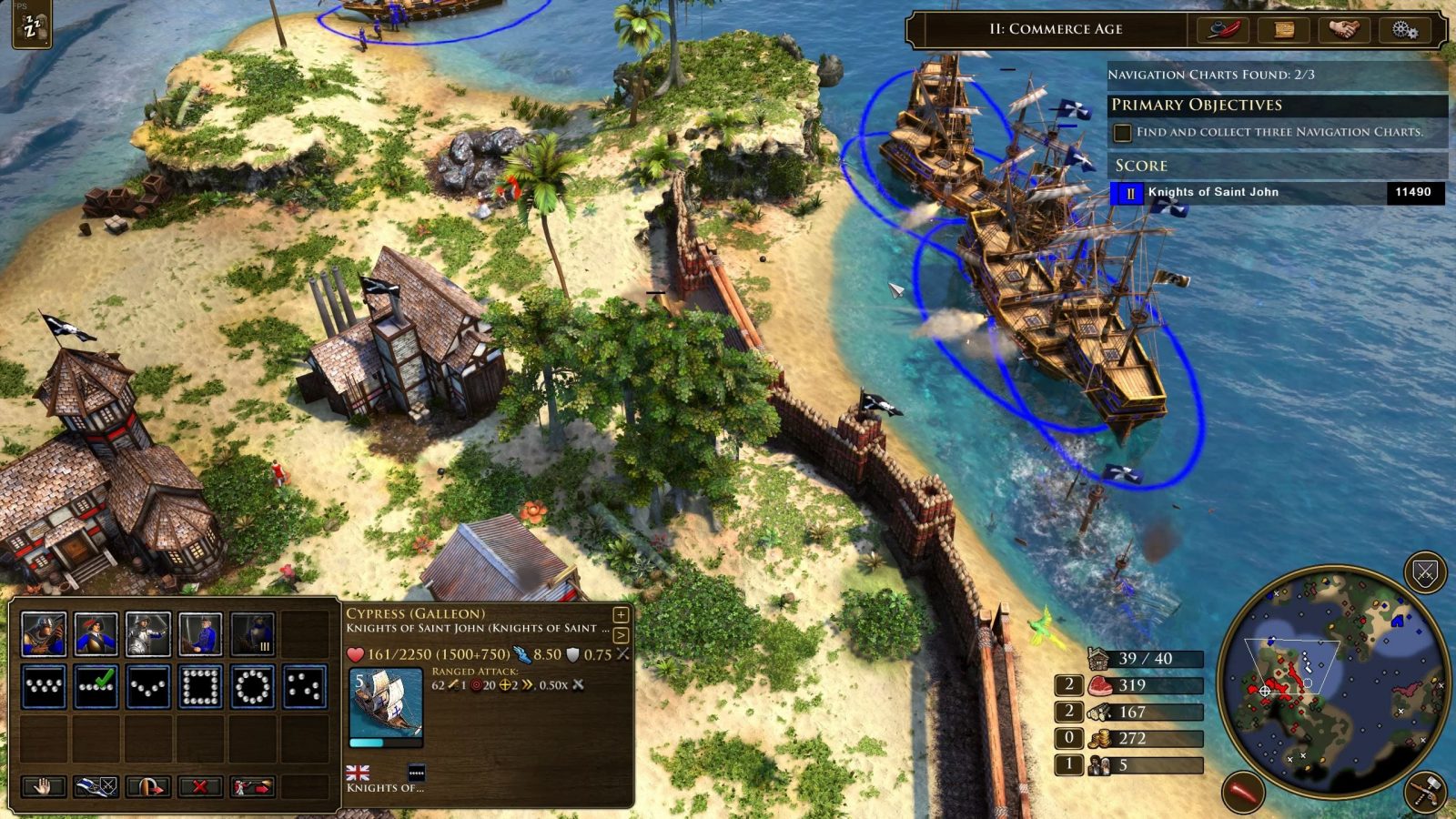Click the hammer and pistol minimap button

click(x=1426, y=791)
